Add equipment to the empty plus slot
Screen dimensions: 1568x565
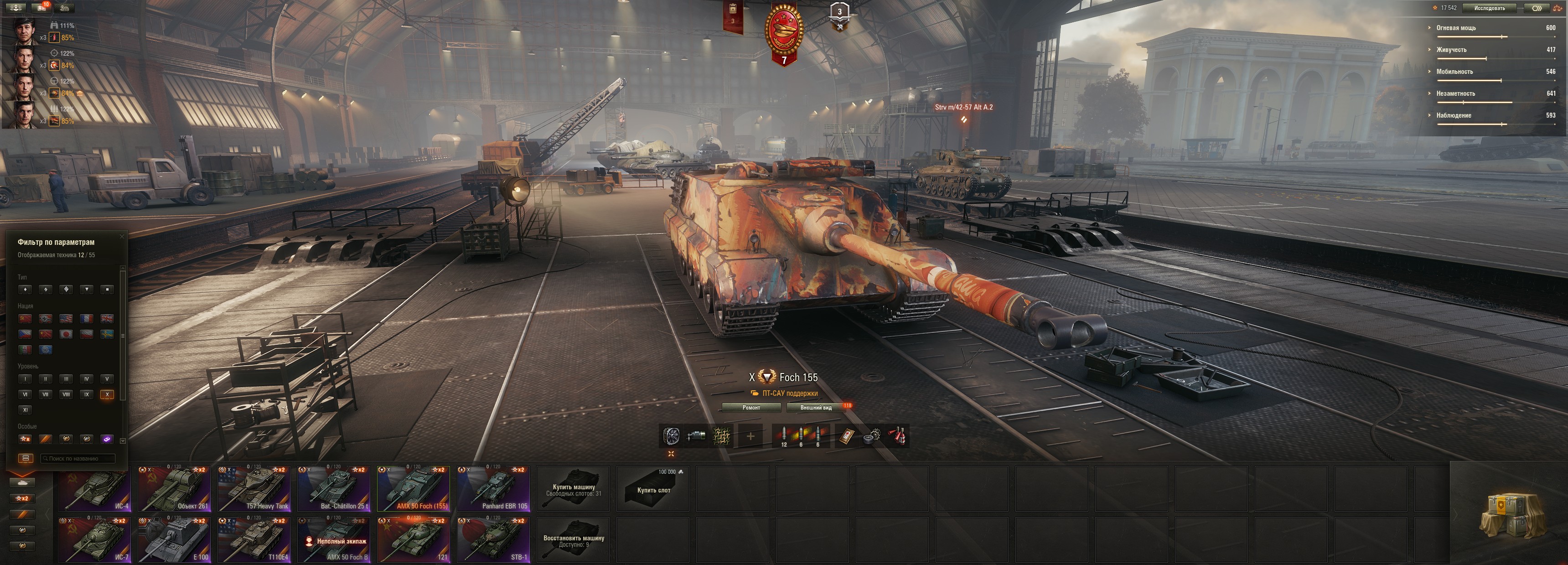(x=750, y=436)
